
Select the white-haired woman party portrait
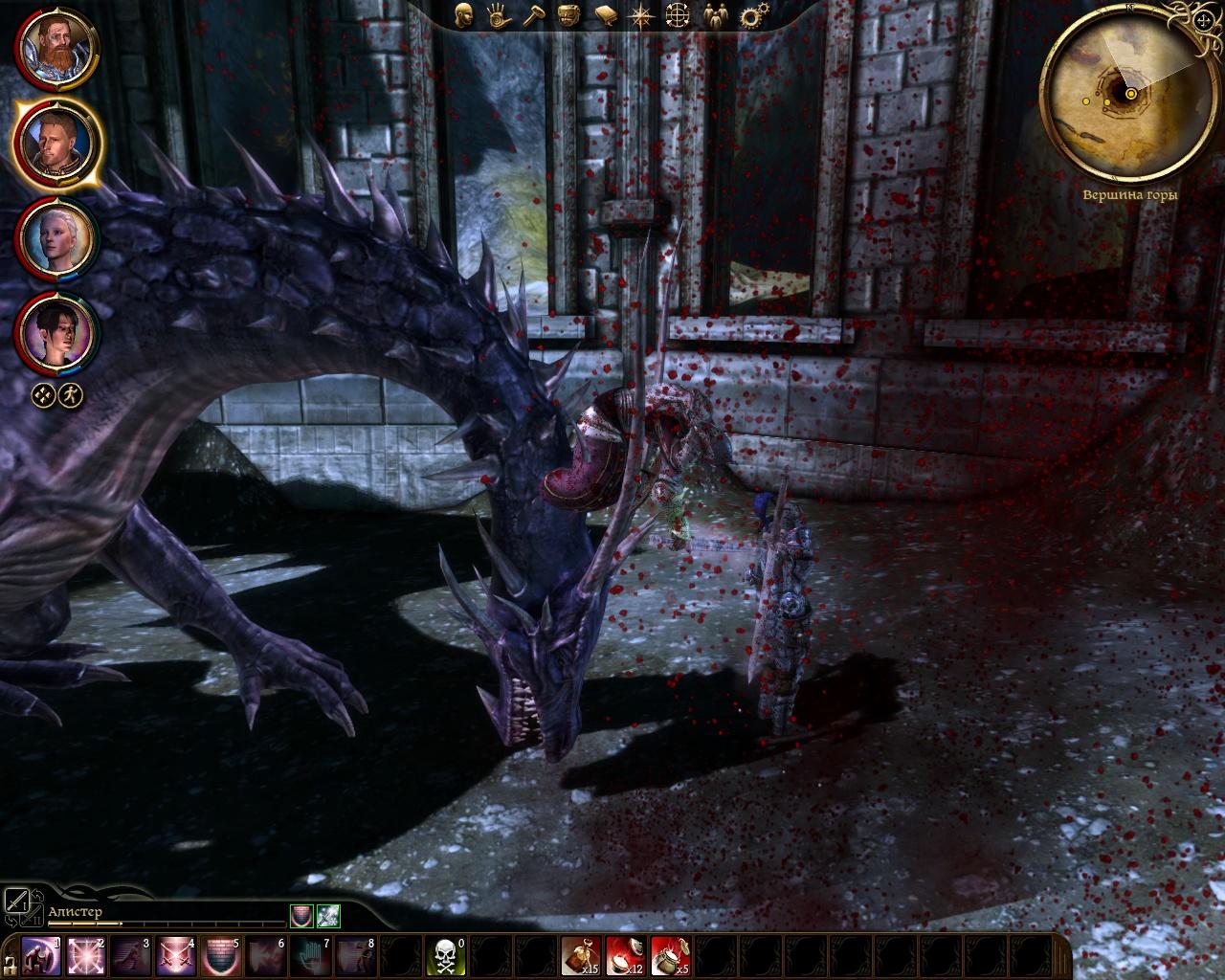(54, 236)
